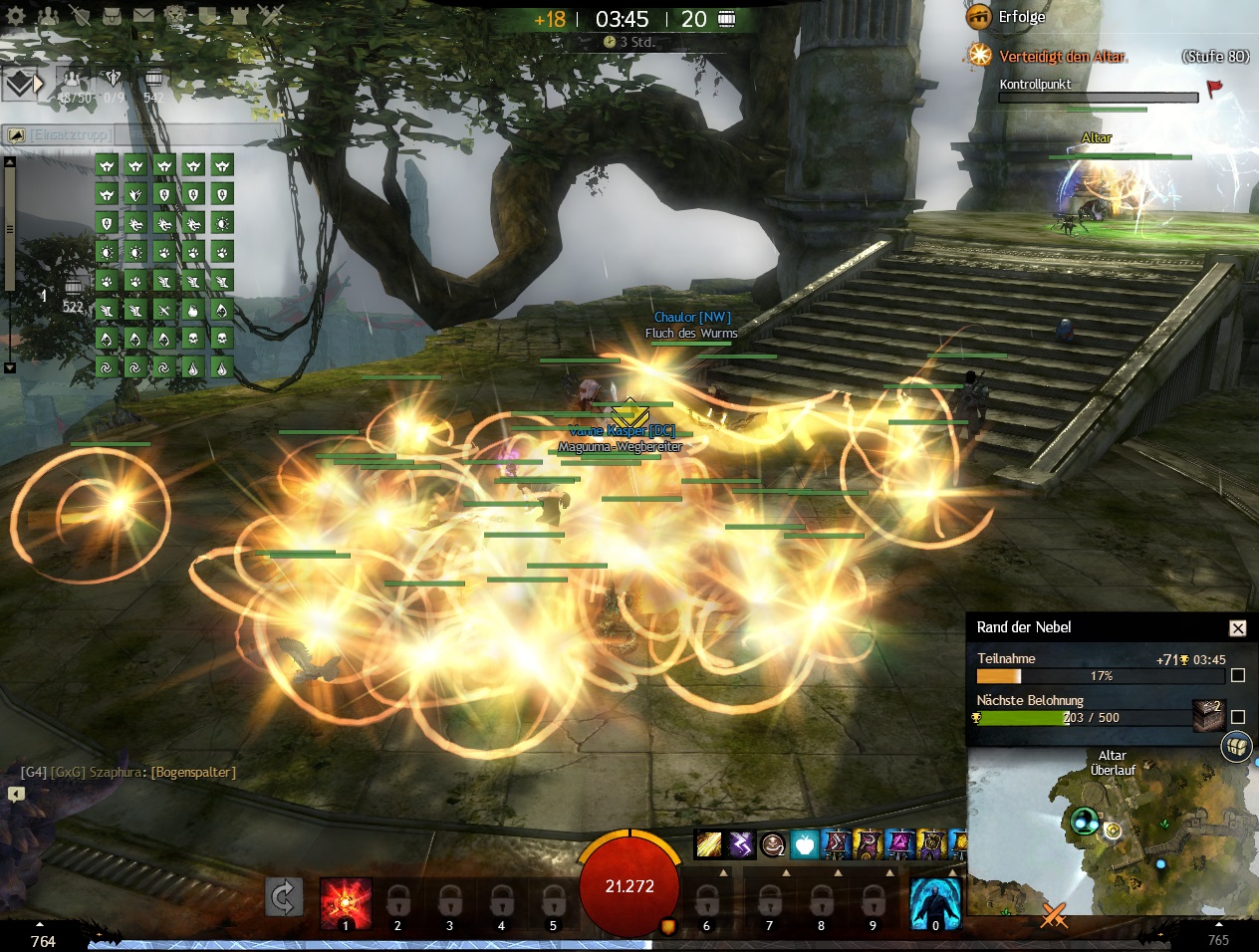The image size is (1259, 952).
Task: Open the crossed swords PvP icon
Action: 271,16
